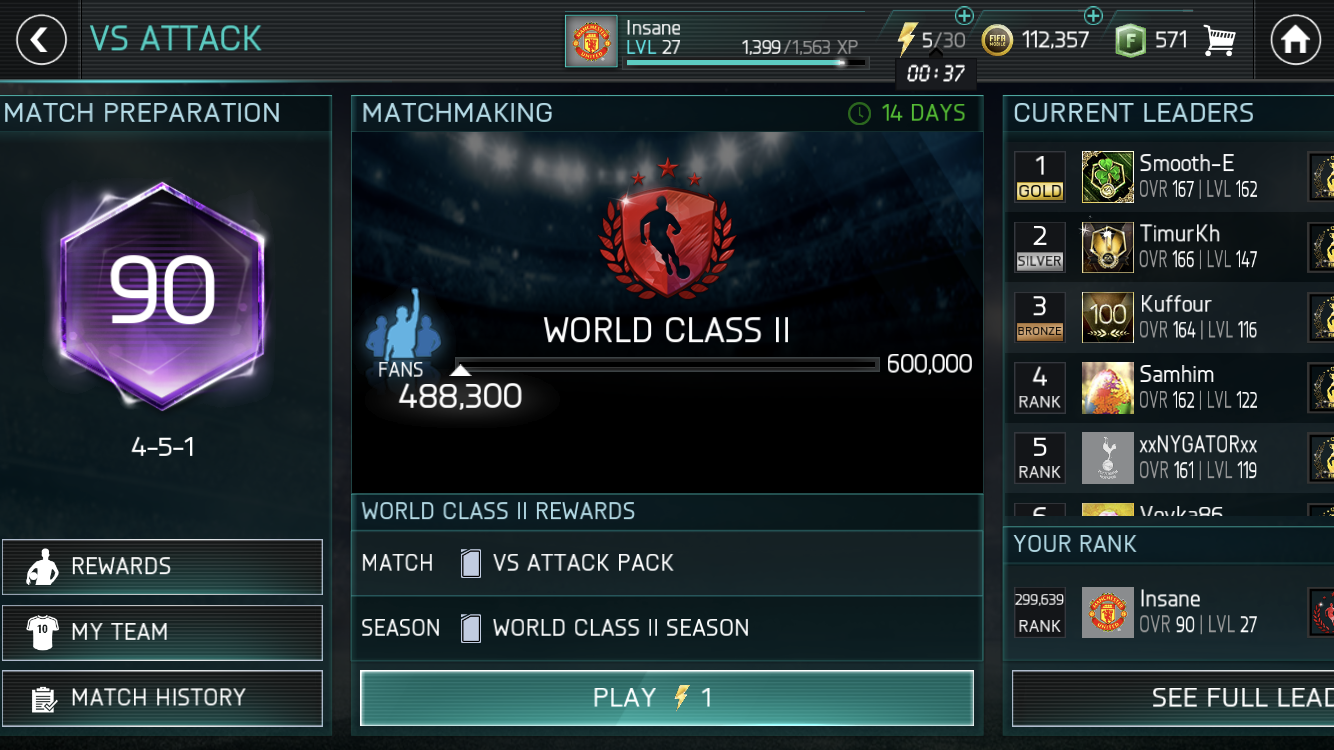
Task: Start a match with Play button
Action: [x=666, y=697]
